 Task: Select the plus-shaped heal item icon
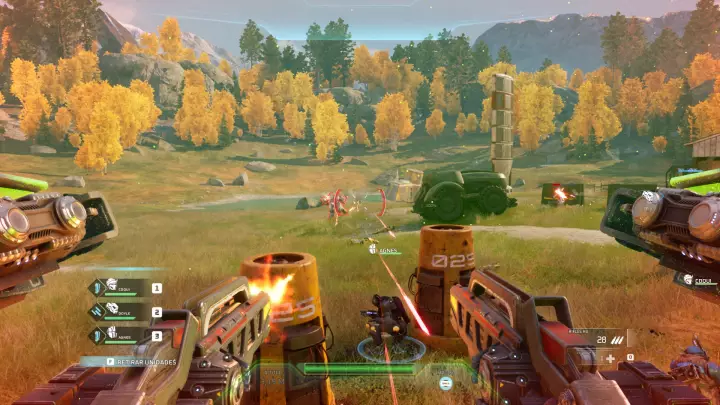coord(610,357)
